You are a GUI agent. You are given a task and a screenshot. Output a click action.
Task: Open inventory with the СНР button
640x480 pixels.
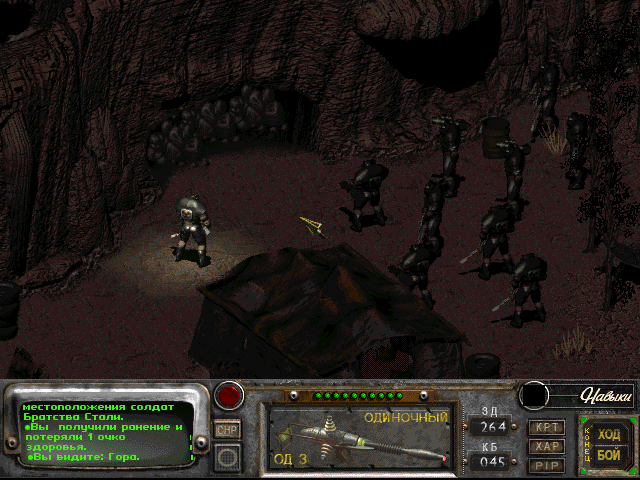228,429
